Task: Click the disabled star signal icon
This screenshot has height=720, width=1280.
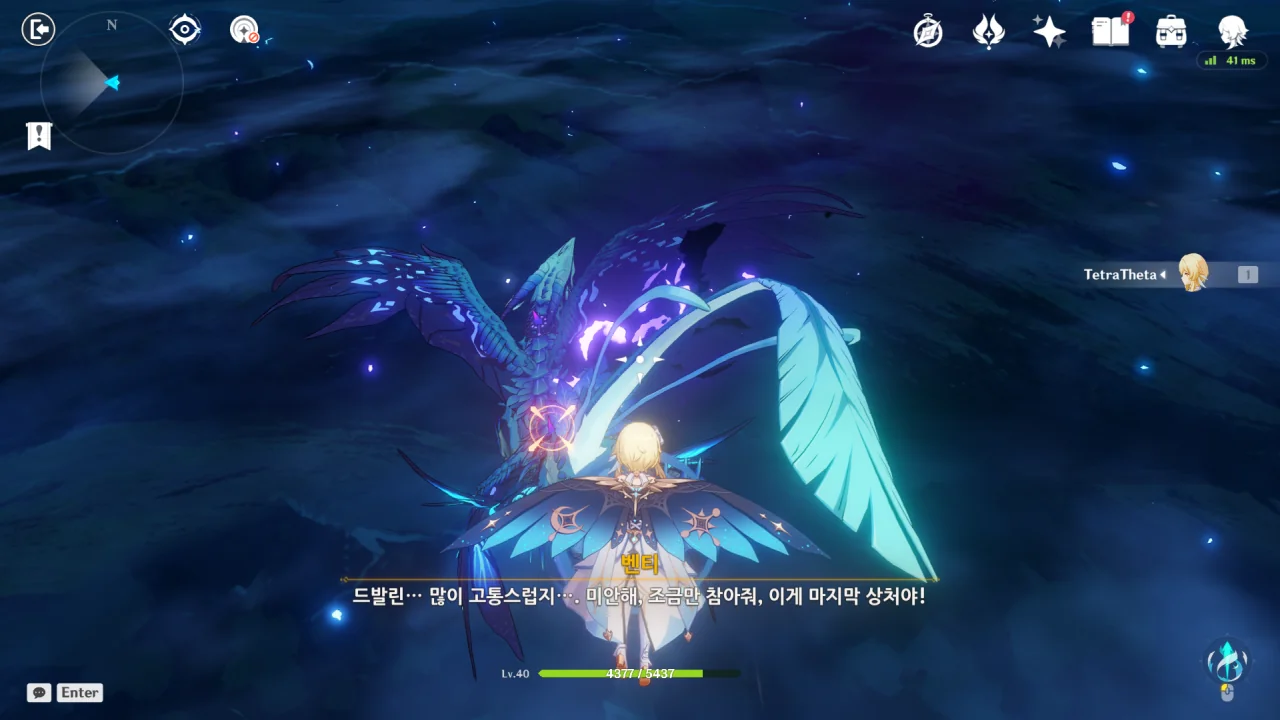Action: click(x=244, y=30)
